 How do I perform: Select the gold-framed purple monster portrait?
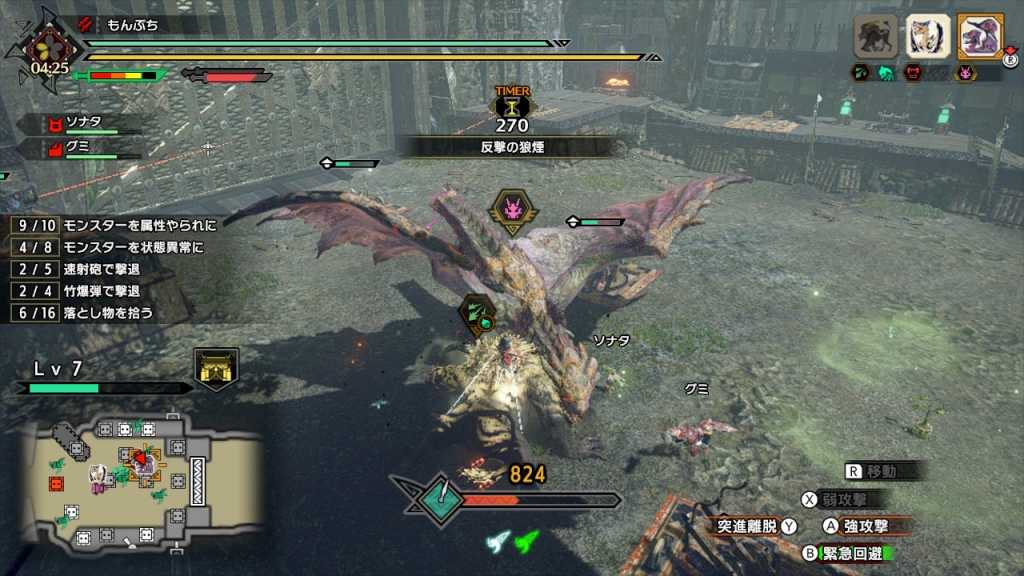coord(979,36)
